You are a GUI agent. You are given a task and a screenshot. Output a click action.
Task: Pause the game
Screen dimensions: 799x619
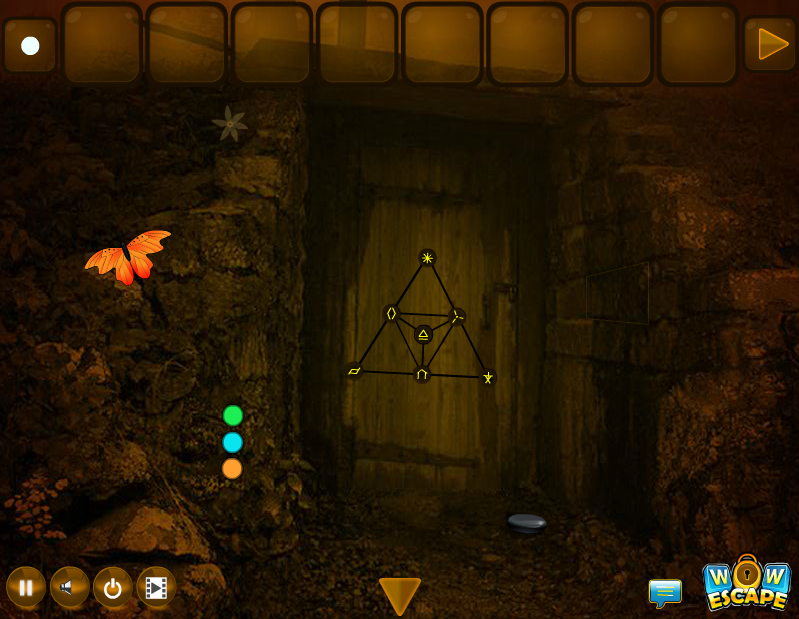[26, 587]
